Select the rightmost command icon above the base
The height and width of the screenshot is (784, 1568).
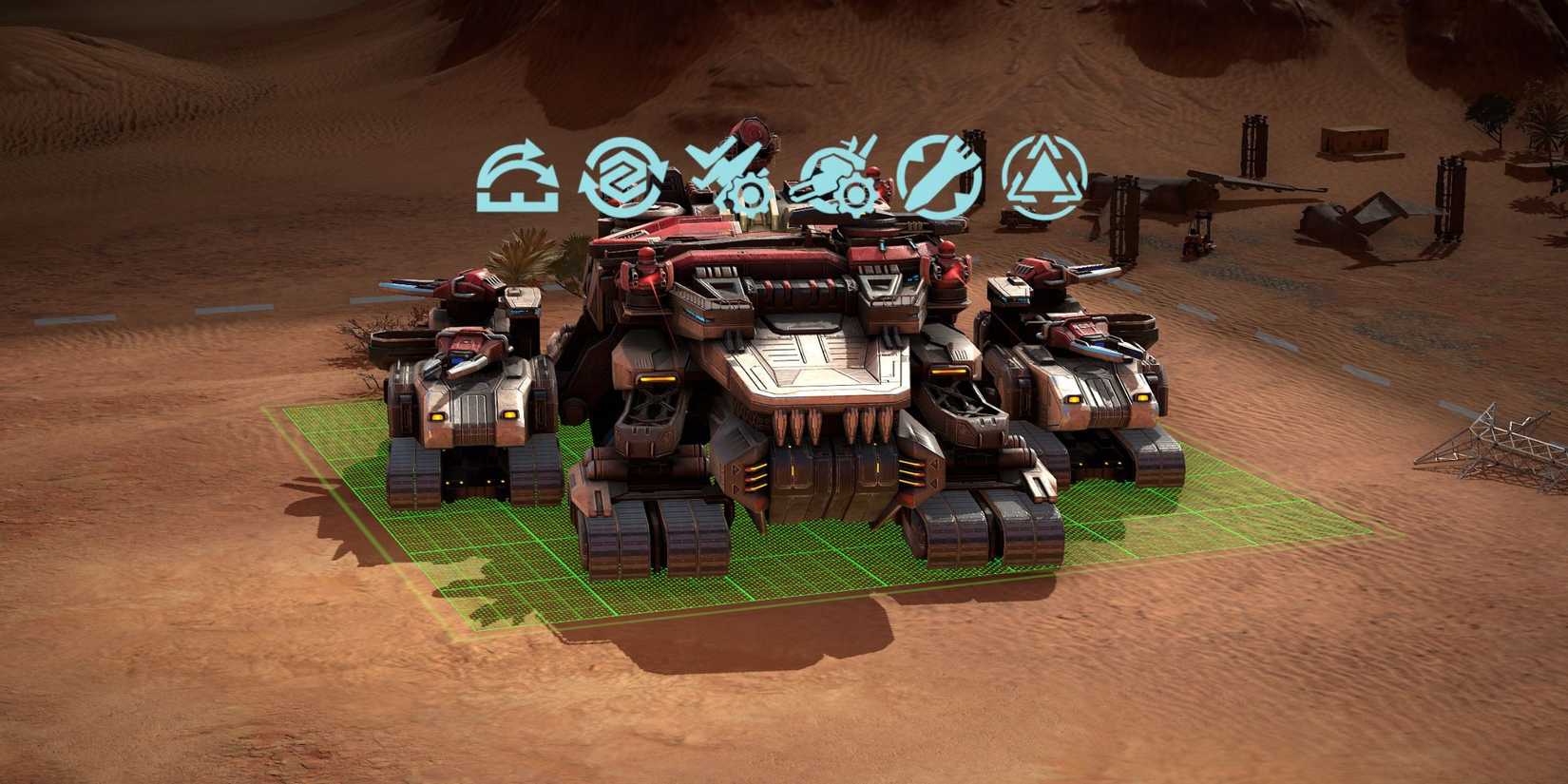[1045, 177]
